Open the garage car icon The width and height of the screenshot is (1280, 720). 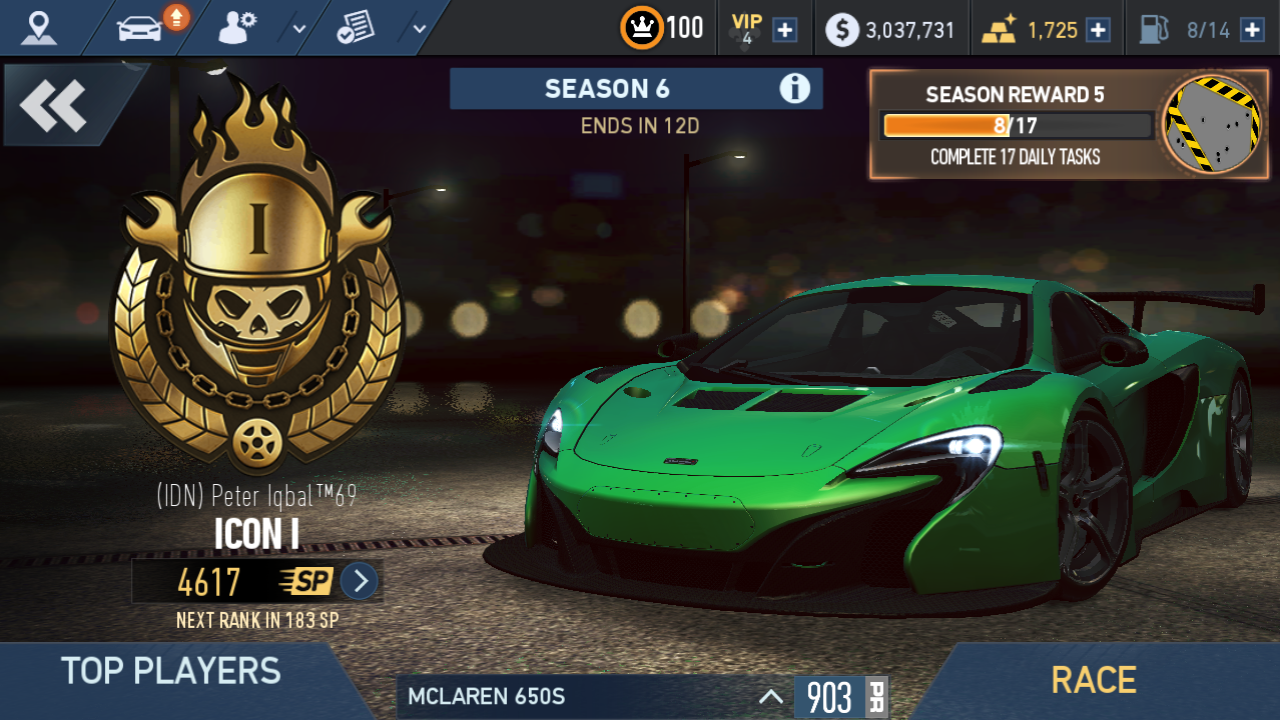140,28
